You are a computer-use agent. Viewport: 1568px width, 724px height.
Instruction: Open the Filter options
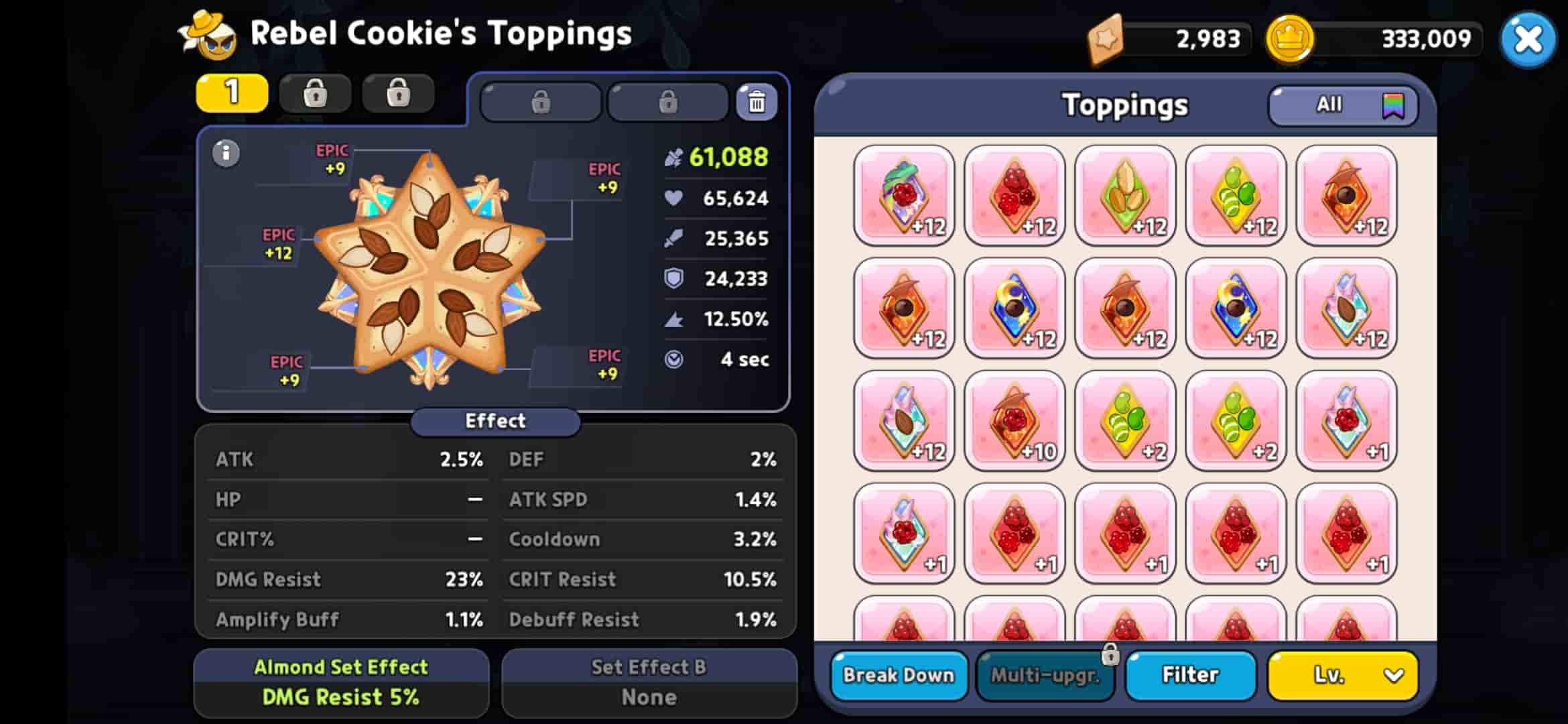tap(1190, 675)
